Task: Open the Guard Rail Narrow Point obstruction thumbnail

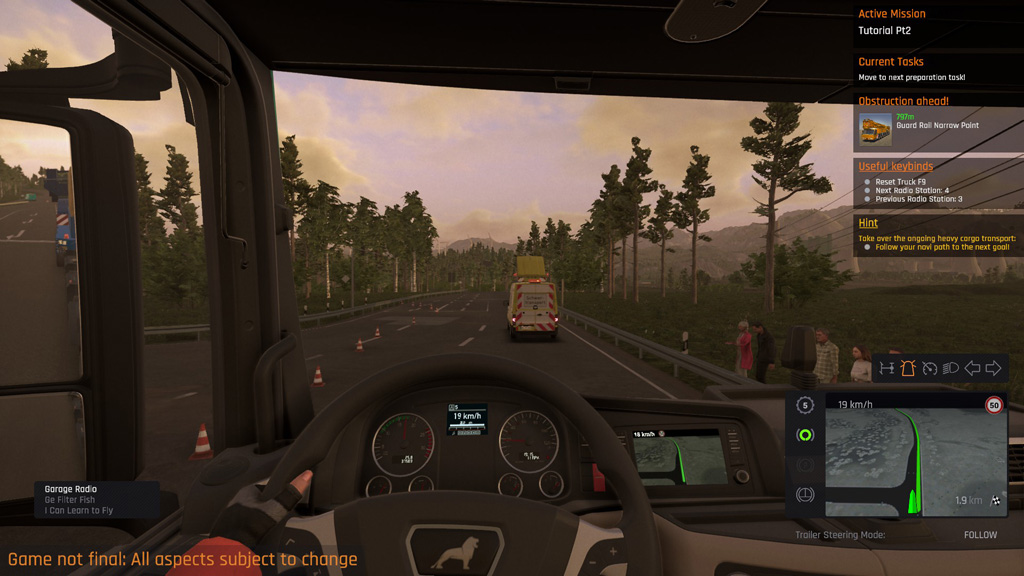Action: click(875, 128)
